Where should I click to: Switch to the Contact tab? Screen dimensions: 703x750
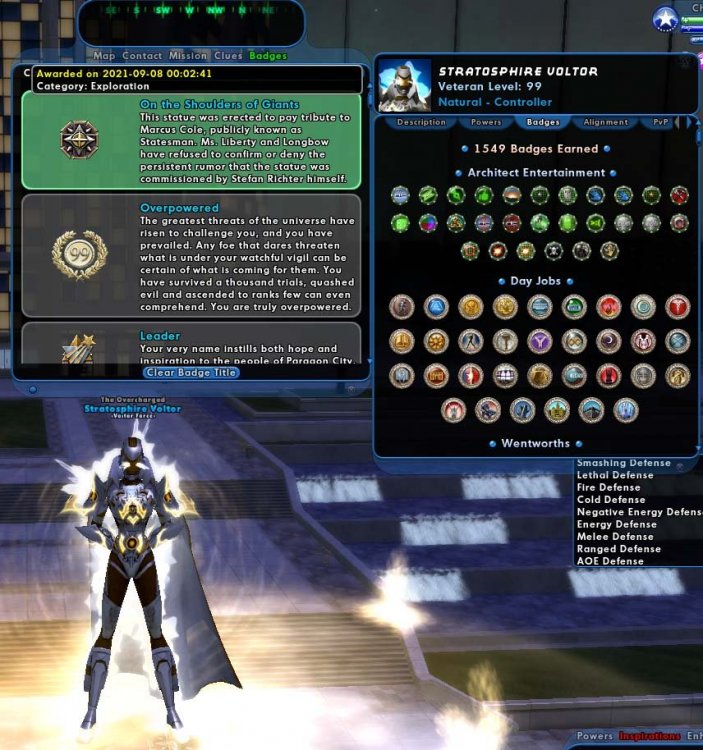[142, 56]
